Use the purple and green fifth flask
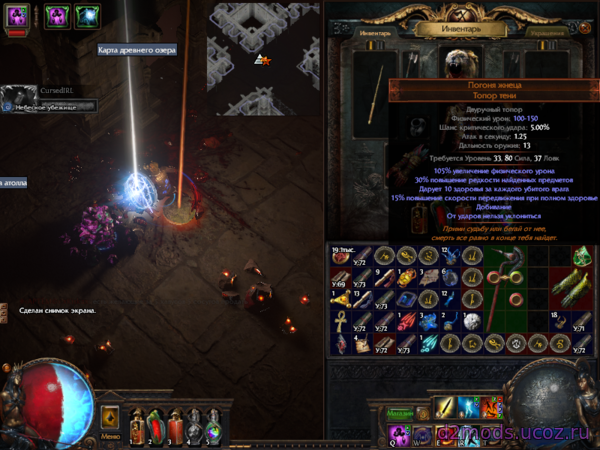 [214, 423]
